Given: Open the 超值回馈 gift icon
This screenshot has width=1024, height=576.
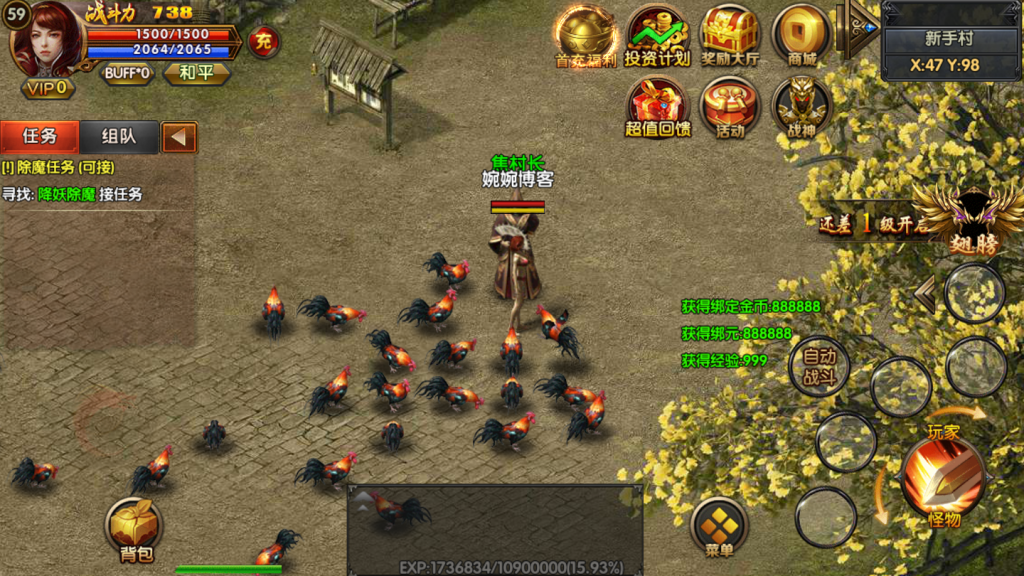Looking at the screenshot, I should pyautogui.click(x=657, y=108).
